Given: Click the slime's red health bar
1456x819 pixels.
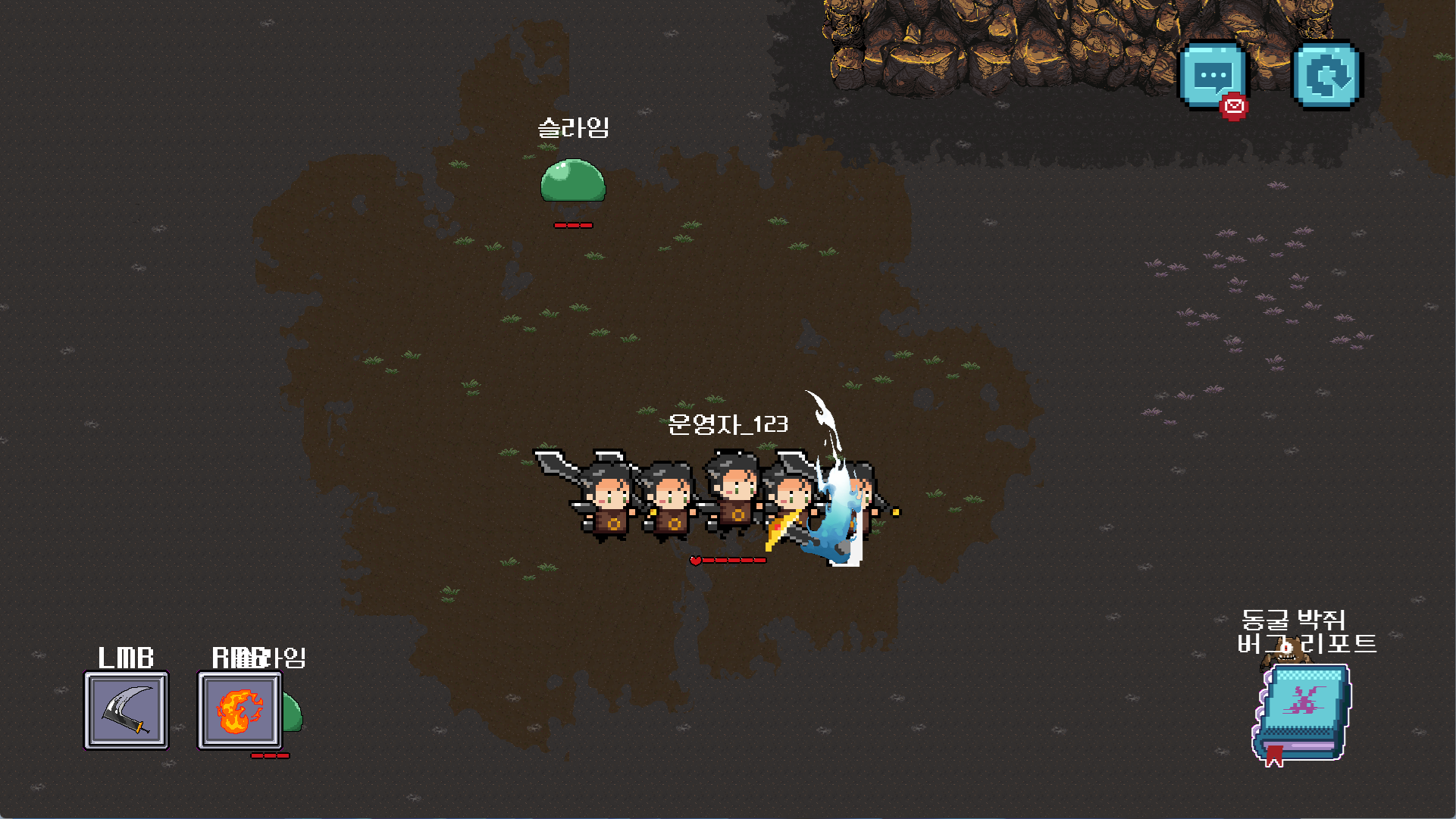Looking at the screenshot, I should coord(573,224).
